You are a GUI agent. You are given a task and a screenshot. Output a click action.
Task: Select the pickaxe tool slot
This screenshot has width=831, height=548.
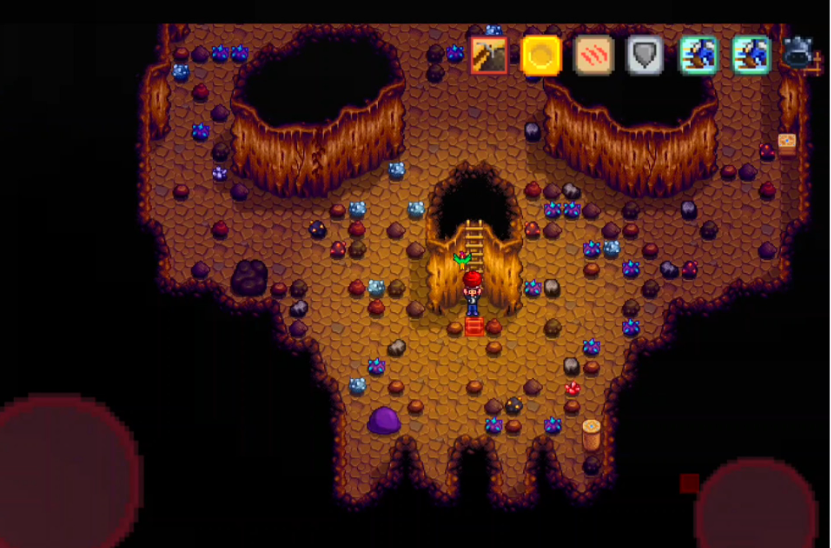point(489,56)
